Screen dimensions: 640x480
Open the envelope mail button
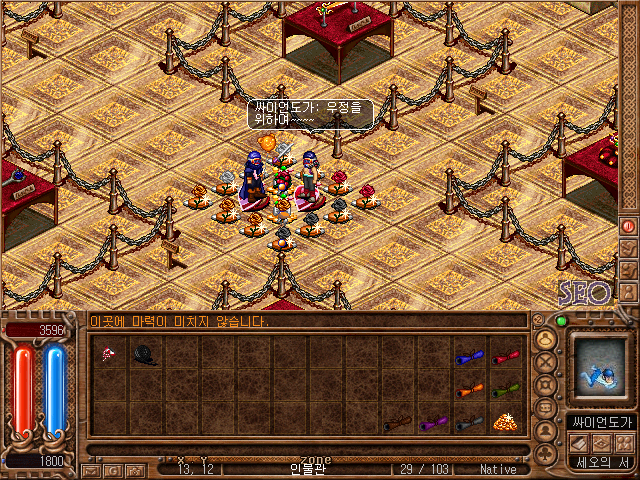pyautogui.click(x=90, y=470)
